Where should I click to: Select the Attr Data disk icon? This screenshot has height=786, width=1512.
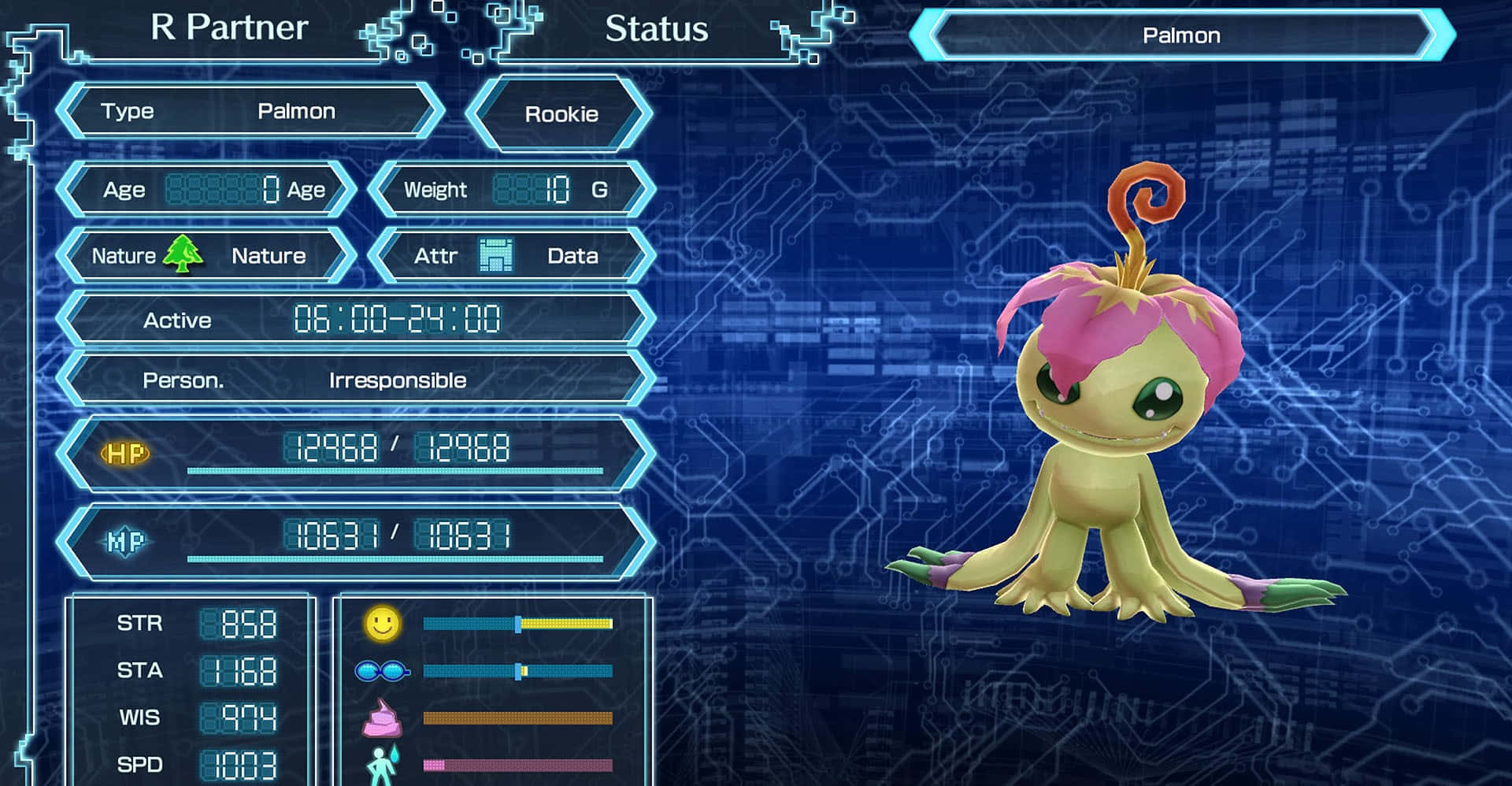(496, 255)
